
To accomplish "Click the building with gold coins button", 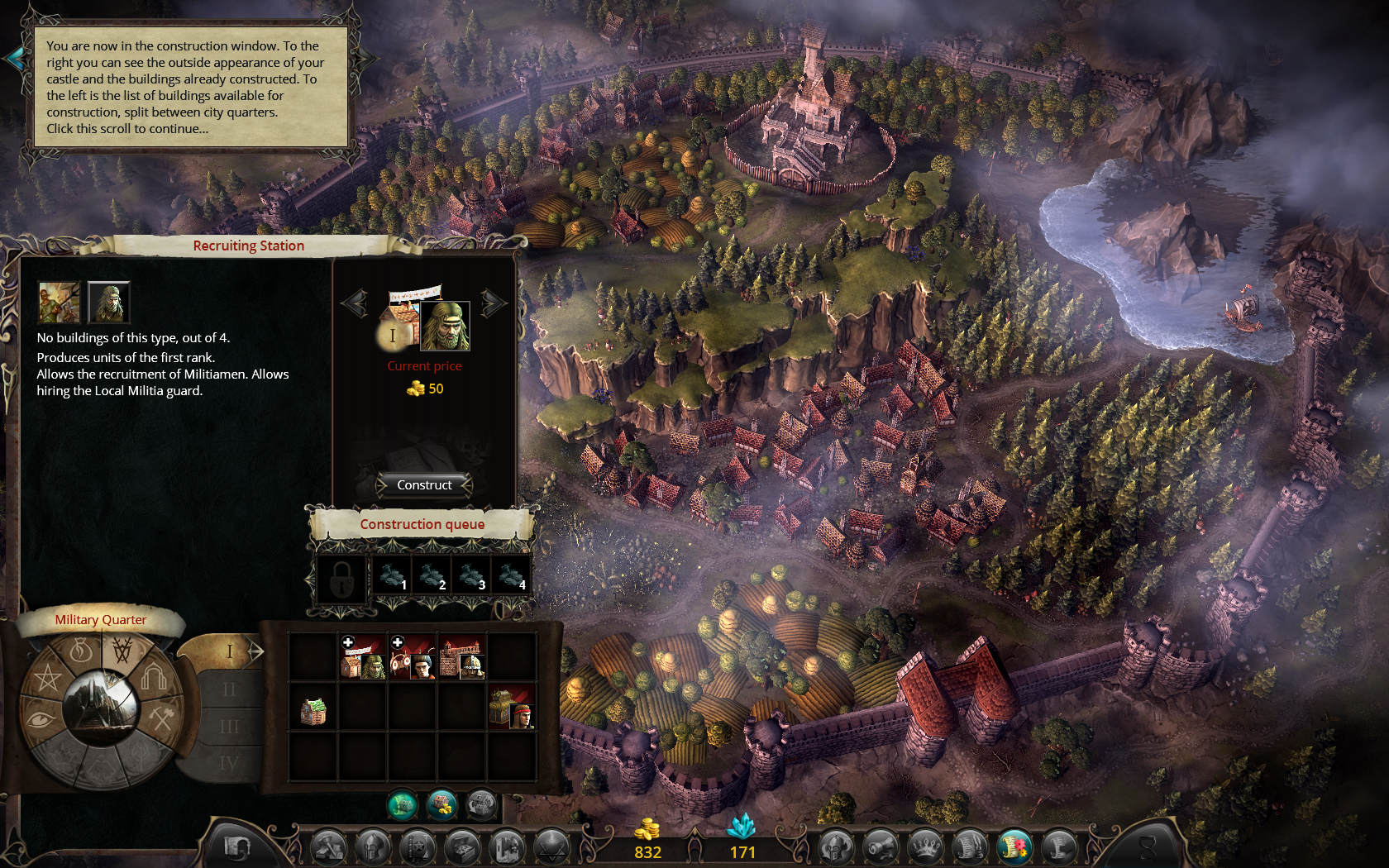I will click(442, 804).
